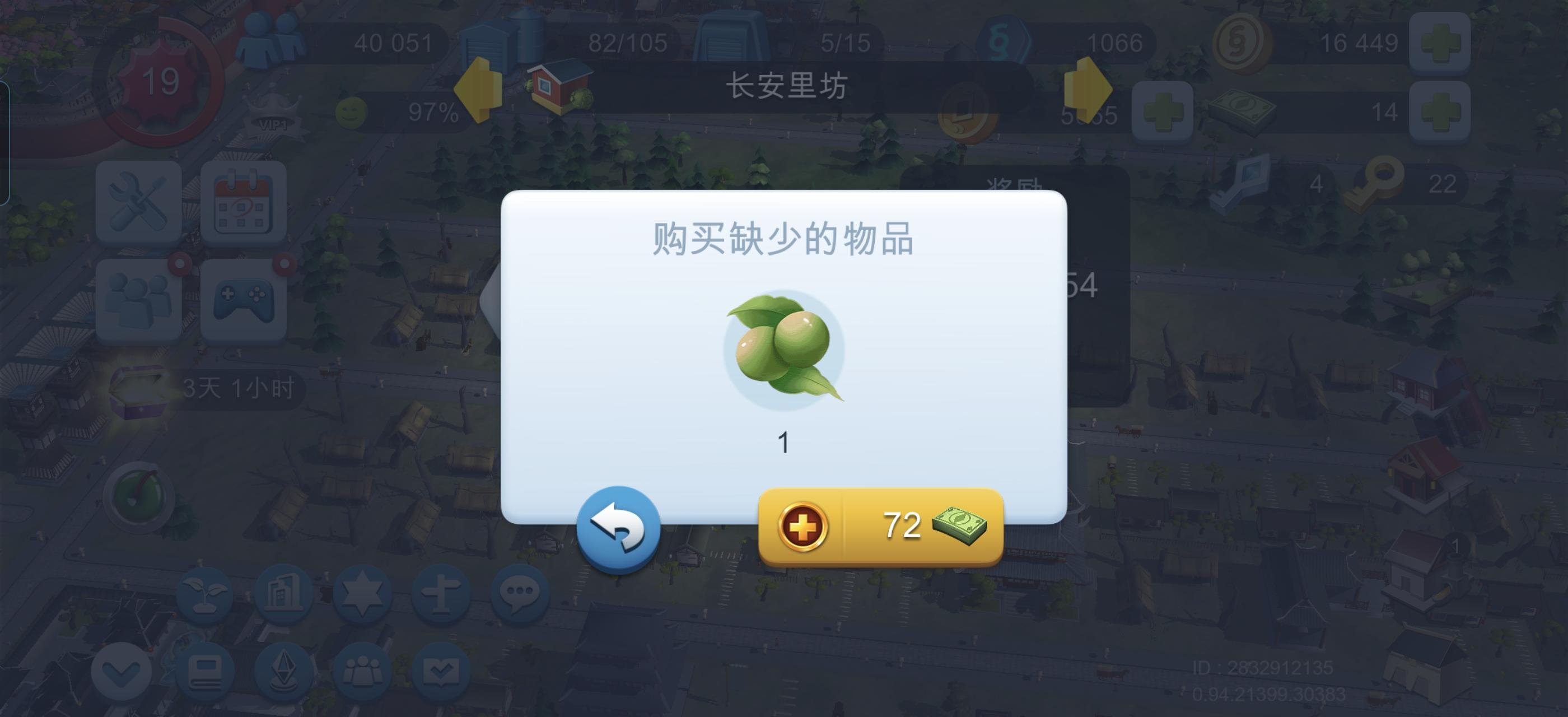Toggle the social friends panel with notification dot
The height and width of the screenshot is (717, 1568).
click(139, 298)
